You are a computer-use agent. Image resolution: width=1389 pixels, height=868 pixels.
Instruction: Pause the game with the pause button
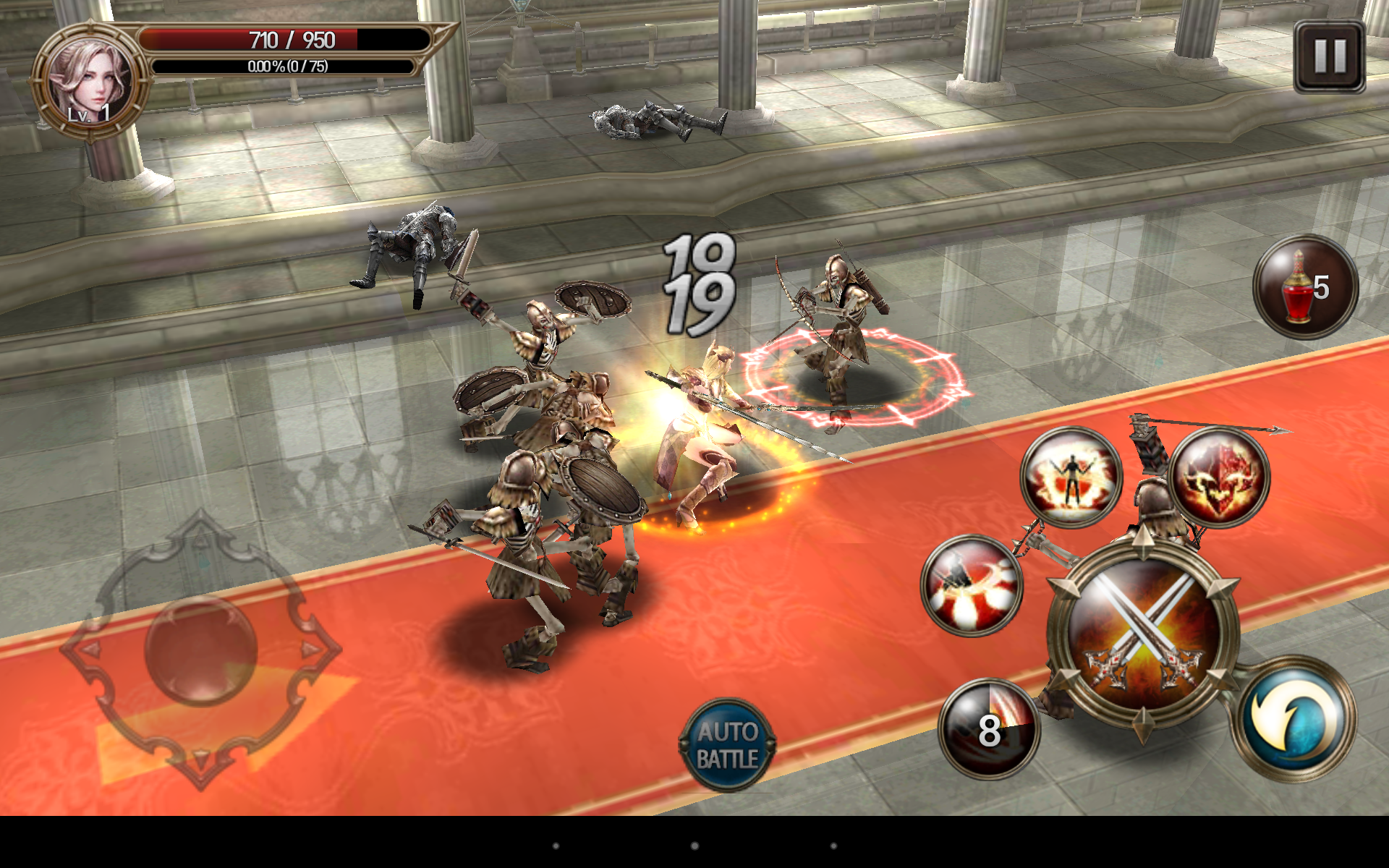[x=1329, y=56]
